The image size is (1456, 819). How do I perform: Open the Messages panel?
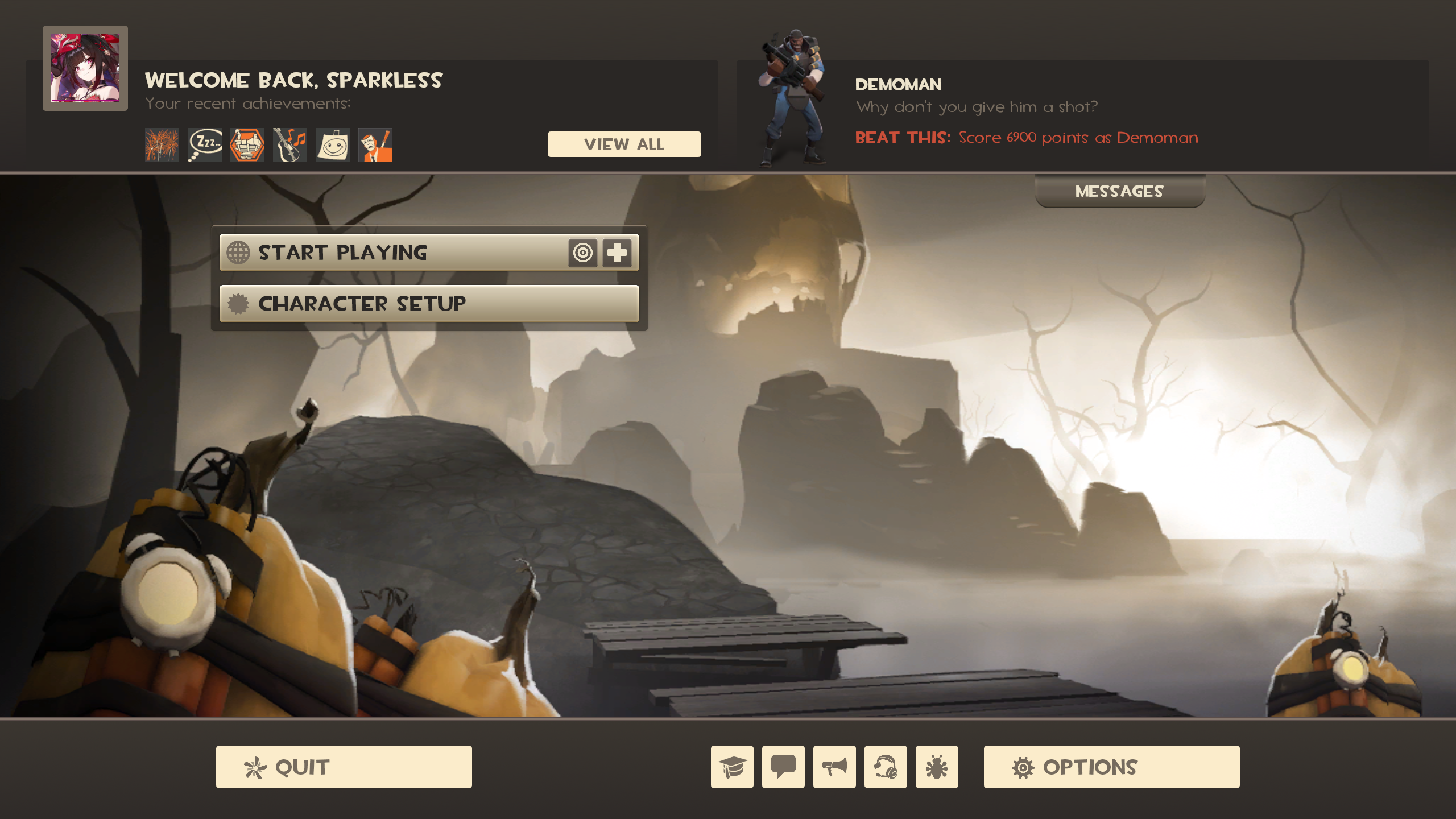pyautogui.click(x=1119, y=191)
